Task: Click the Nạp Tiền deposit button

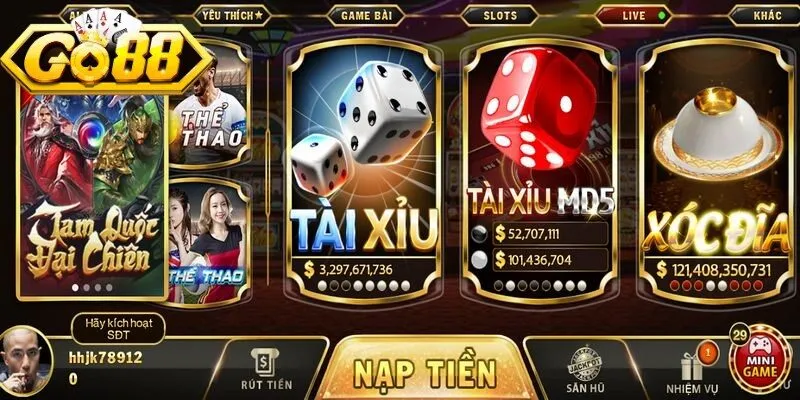Action: click(424, 371)
